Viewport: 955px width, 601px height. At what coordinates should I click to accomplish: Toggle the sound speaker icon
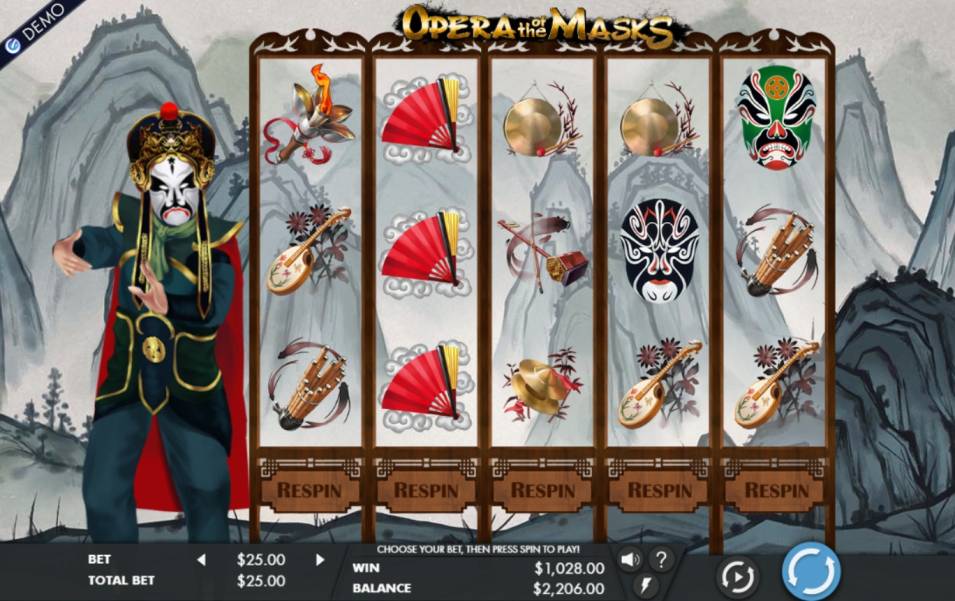click(x=630, y=560)
